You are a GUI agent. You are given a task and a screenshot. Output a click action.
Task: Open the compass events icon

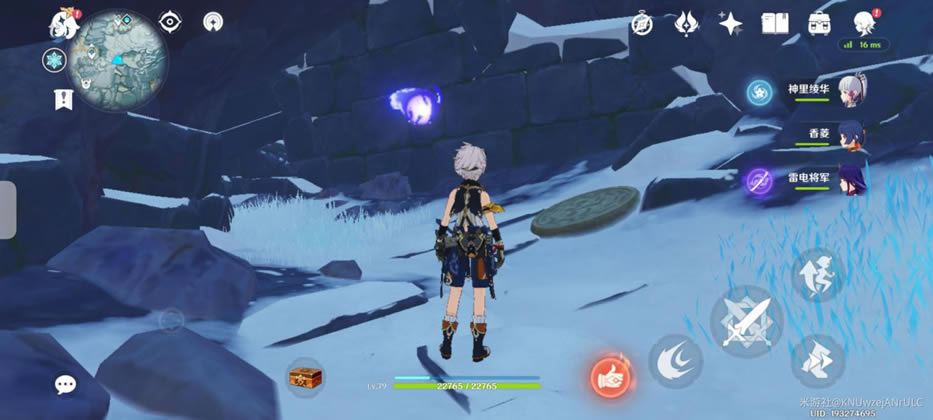(x=641, y=23)
